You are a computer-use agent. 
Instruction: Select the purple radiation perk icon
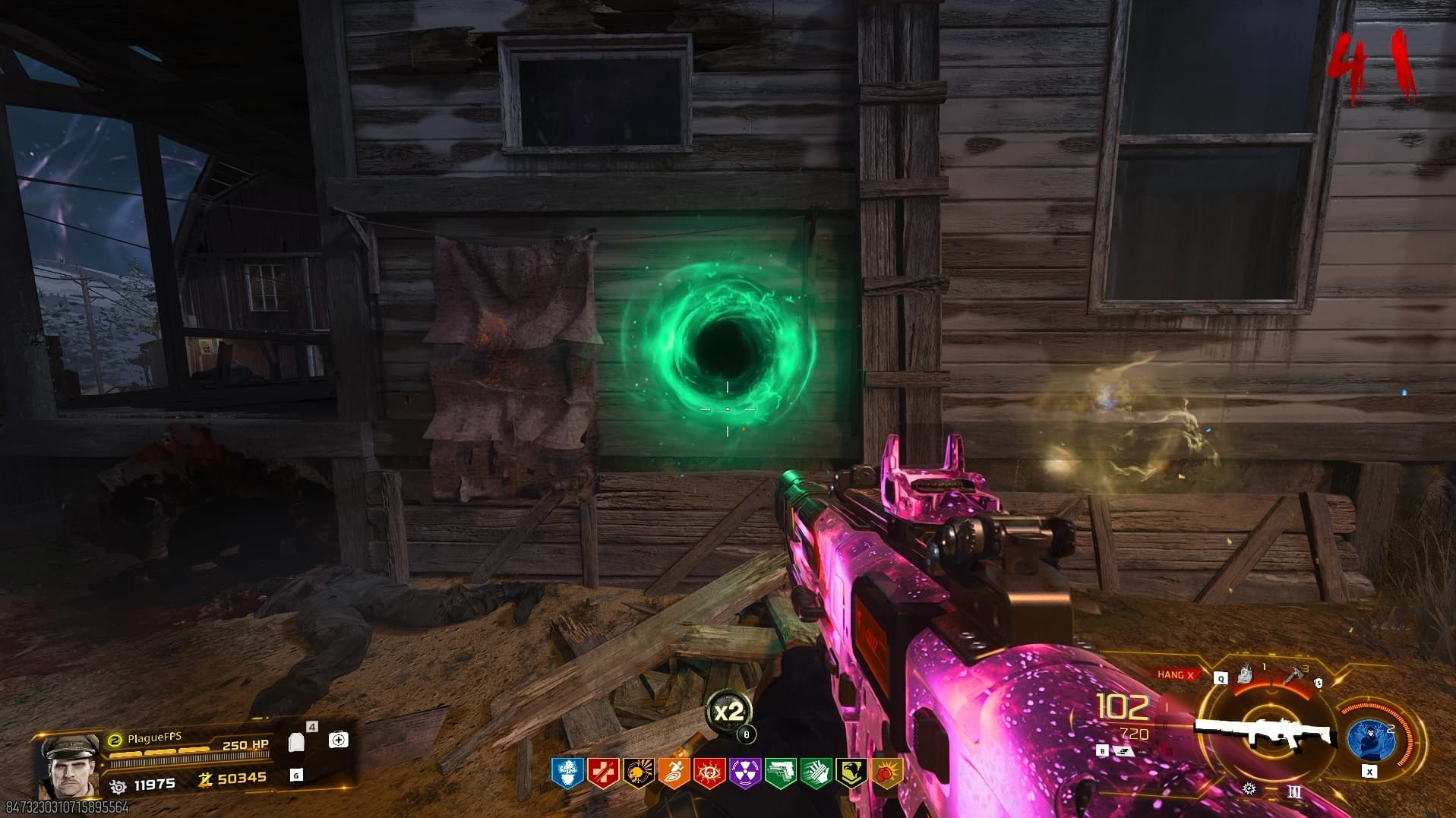point(745,773)
